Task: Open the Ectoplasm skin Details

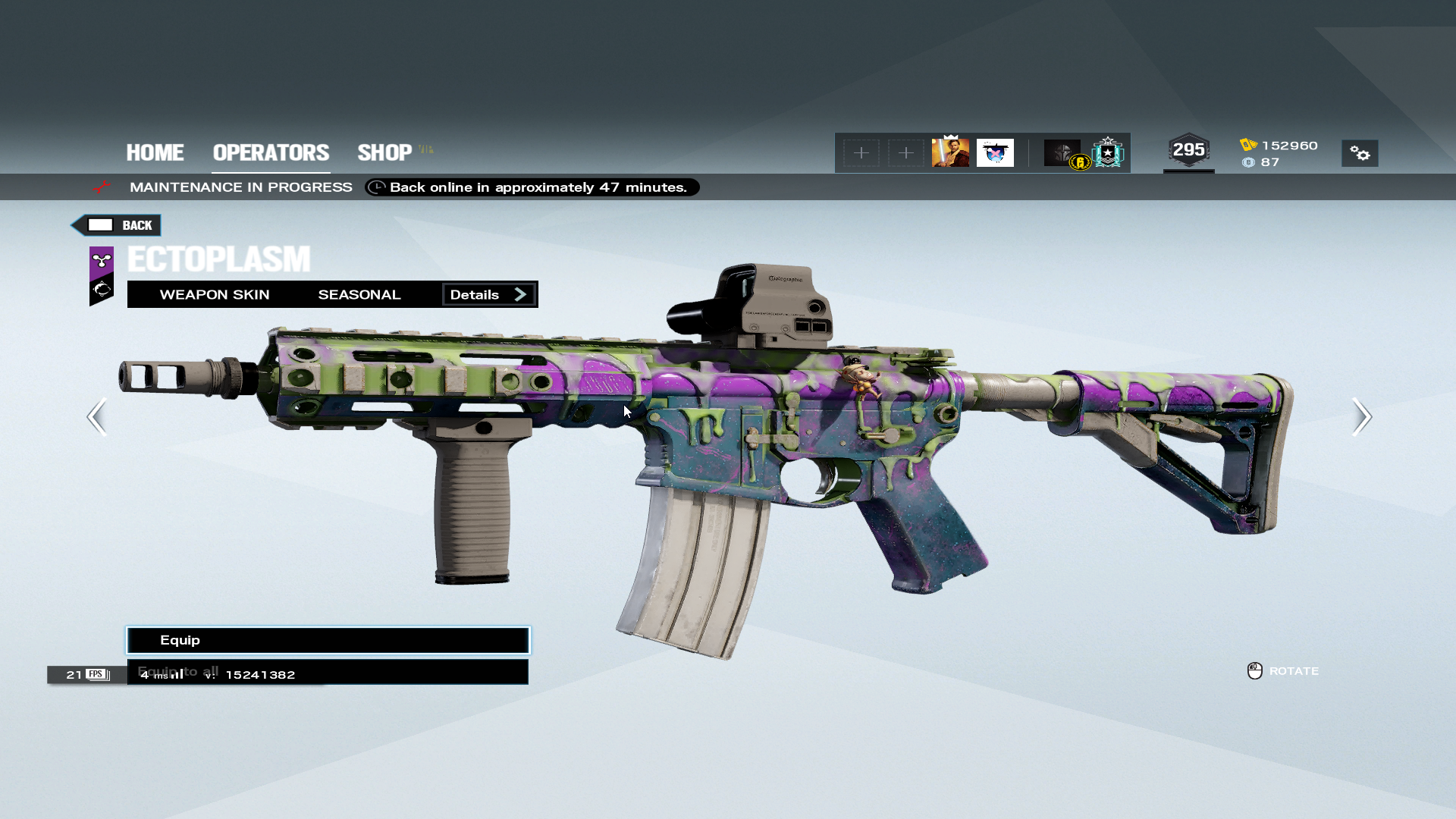Action: pos(488,295)
